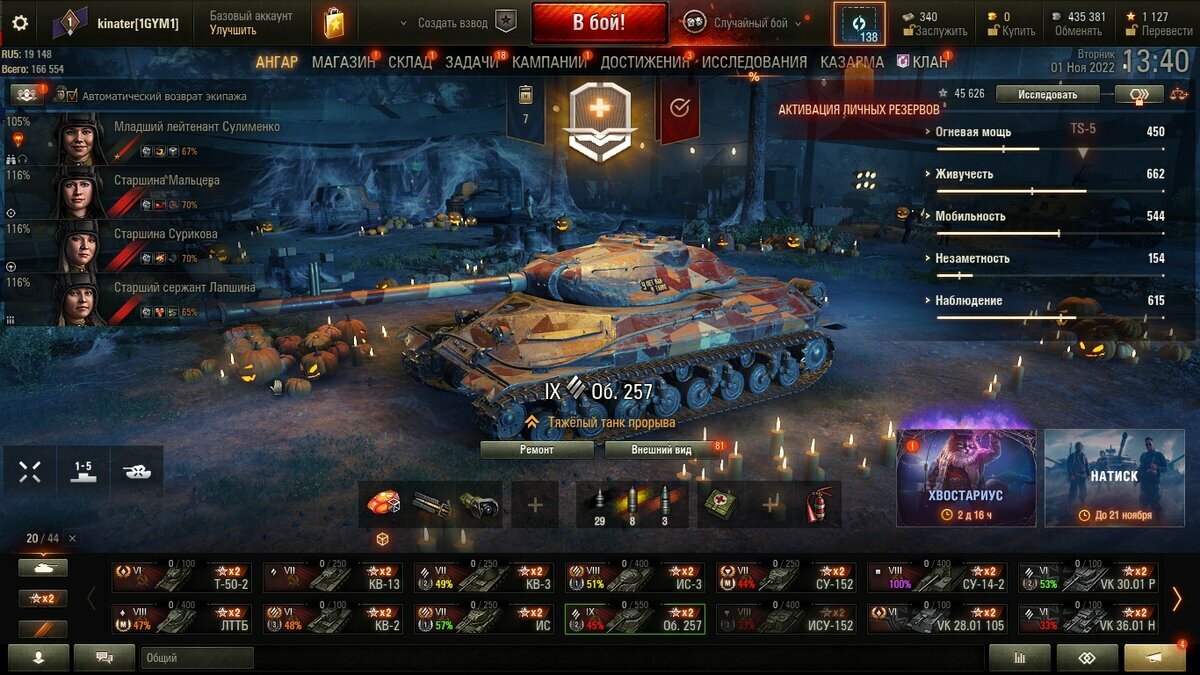Repair the tank with Ремонт button
1200x675 pixels.
540,450
